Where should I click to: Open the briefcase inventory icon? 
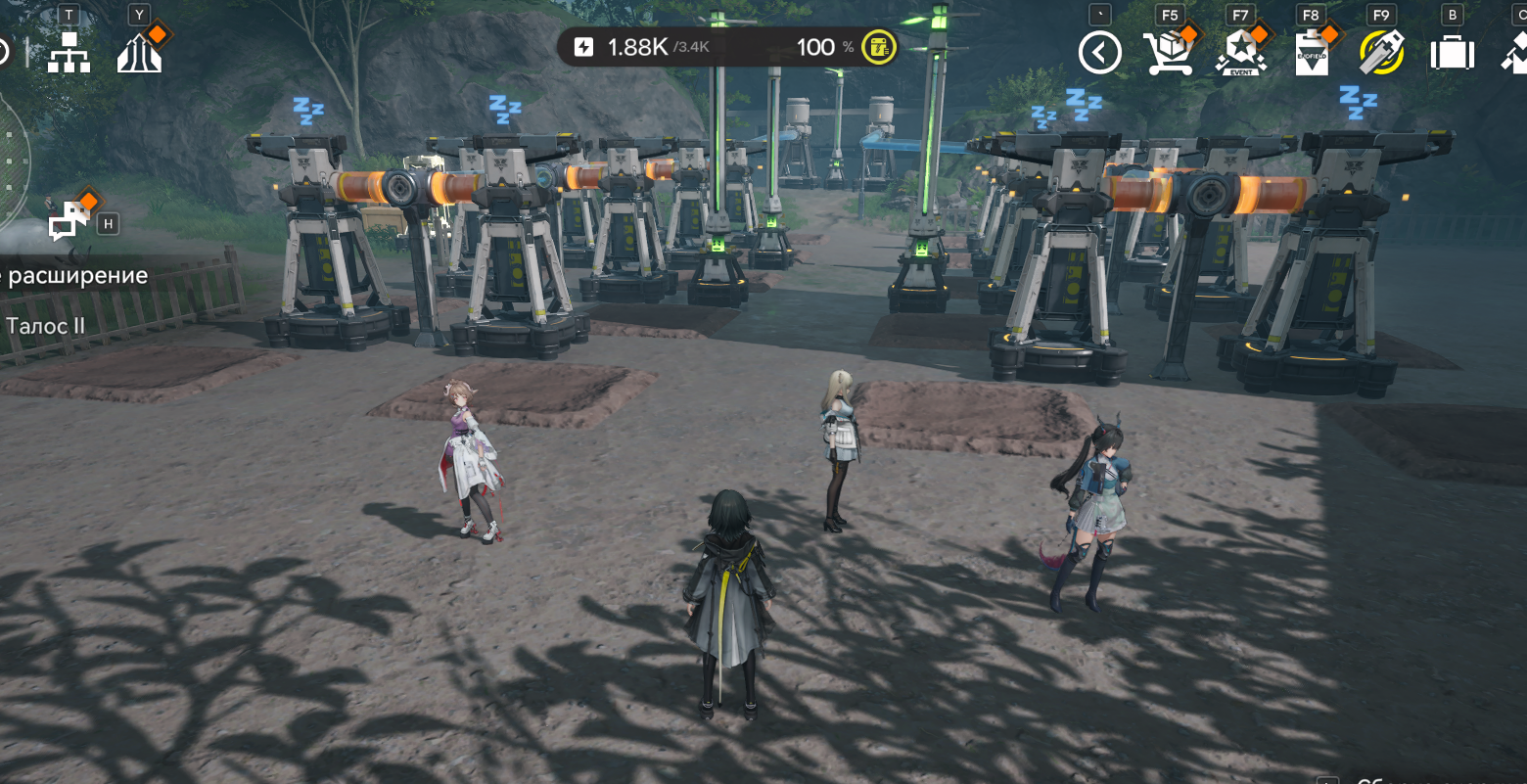1452,52
